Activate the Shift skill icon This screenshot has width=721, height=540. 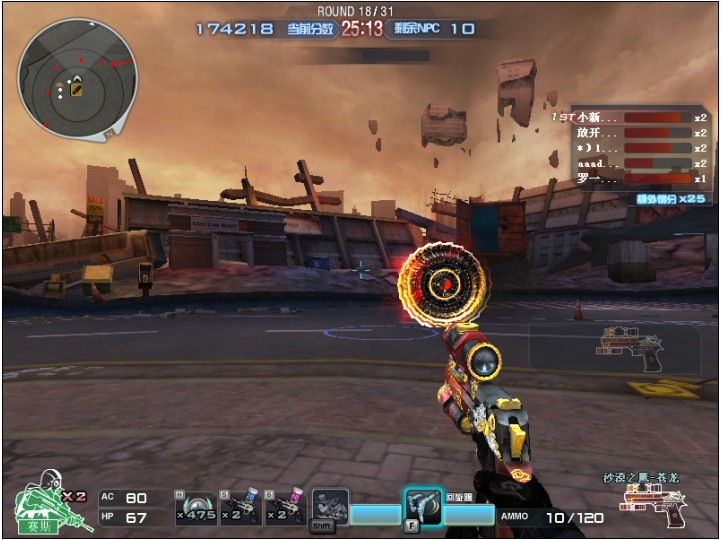coord(329,507)
